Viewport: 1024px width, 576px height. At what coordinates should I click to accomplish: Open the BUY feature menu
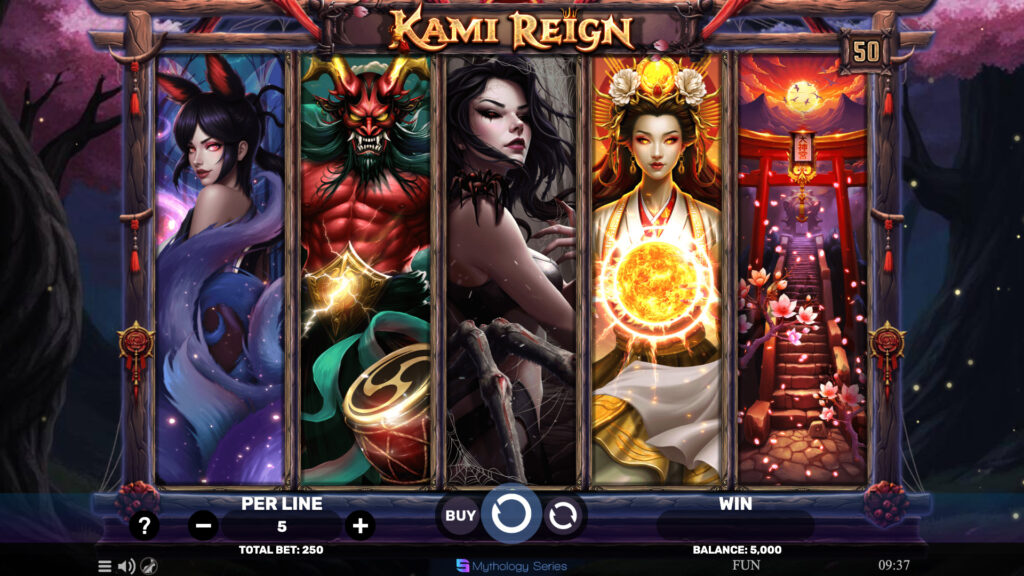[x=460, y=516]
